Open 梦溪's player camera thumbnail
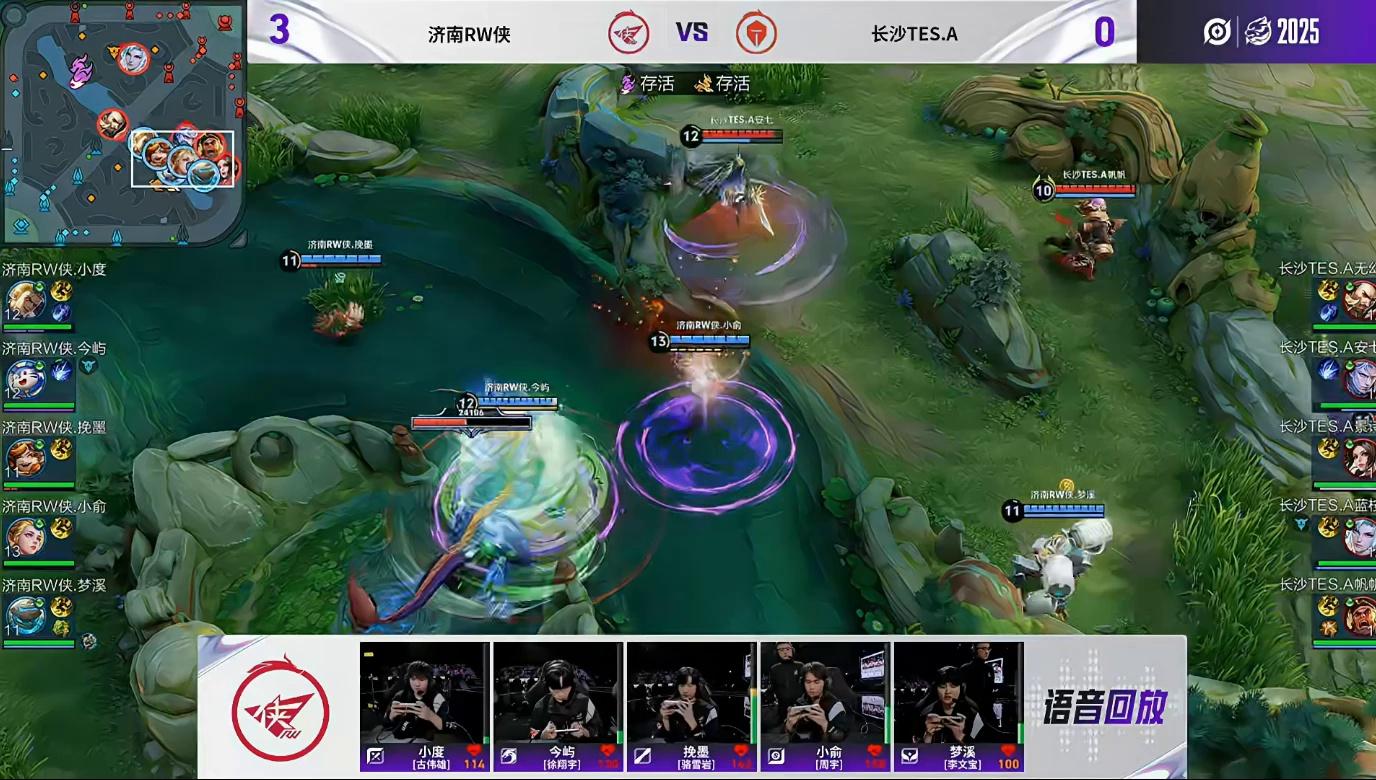This screenshot has height=780, width=1376. click(x=958, y=692)
